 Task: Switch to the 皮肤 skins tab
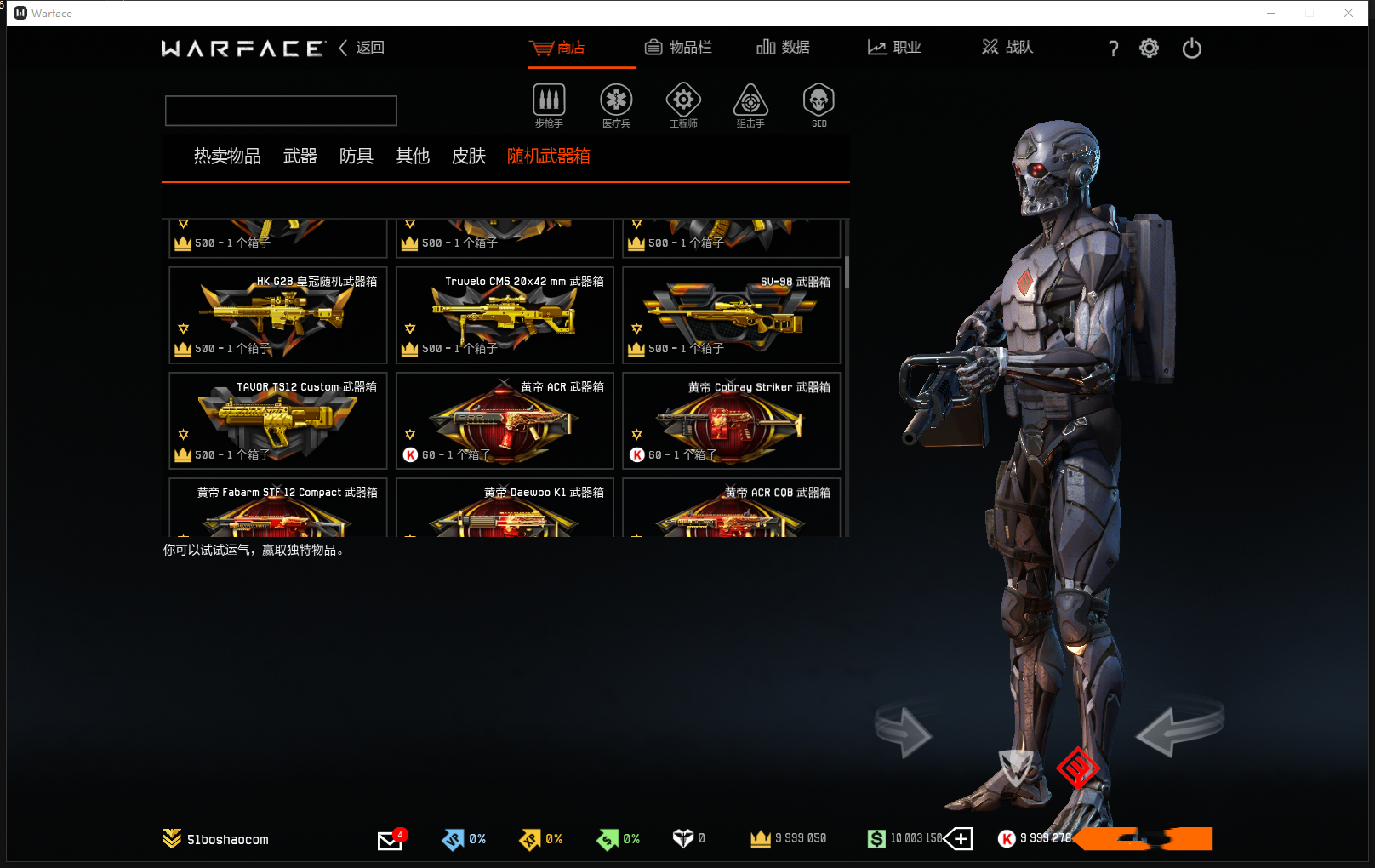[x=468, y=157]
